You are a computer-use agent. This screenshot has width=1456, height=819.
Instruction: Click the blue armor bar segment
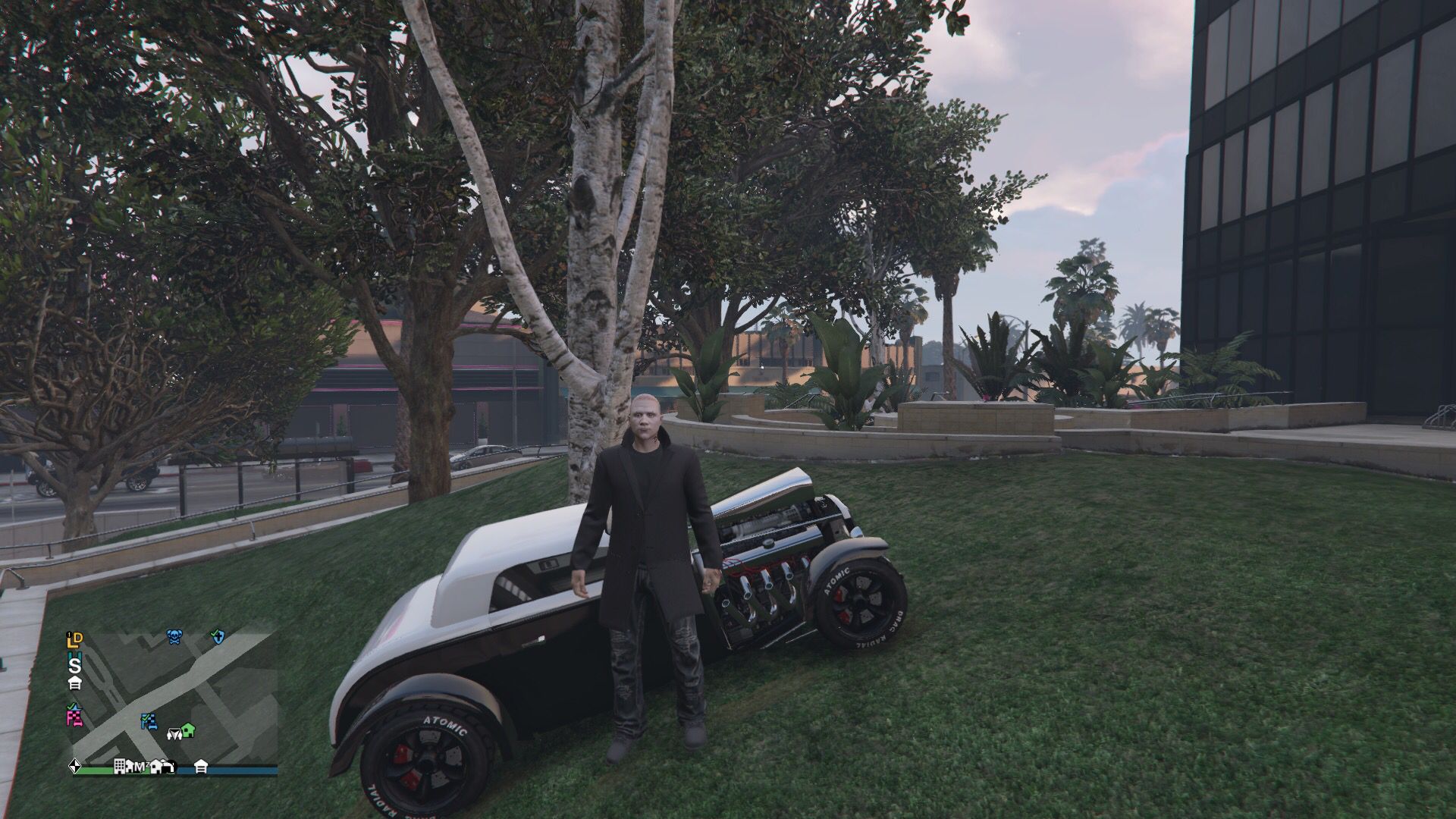[235, 768]
